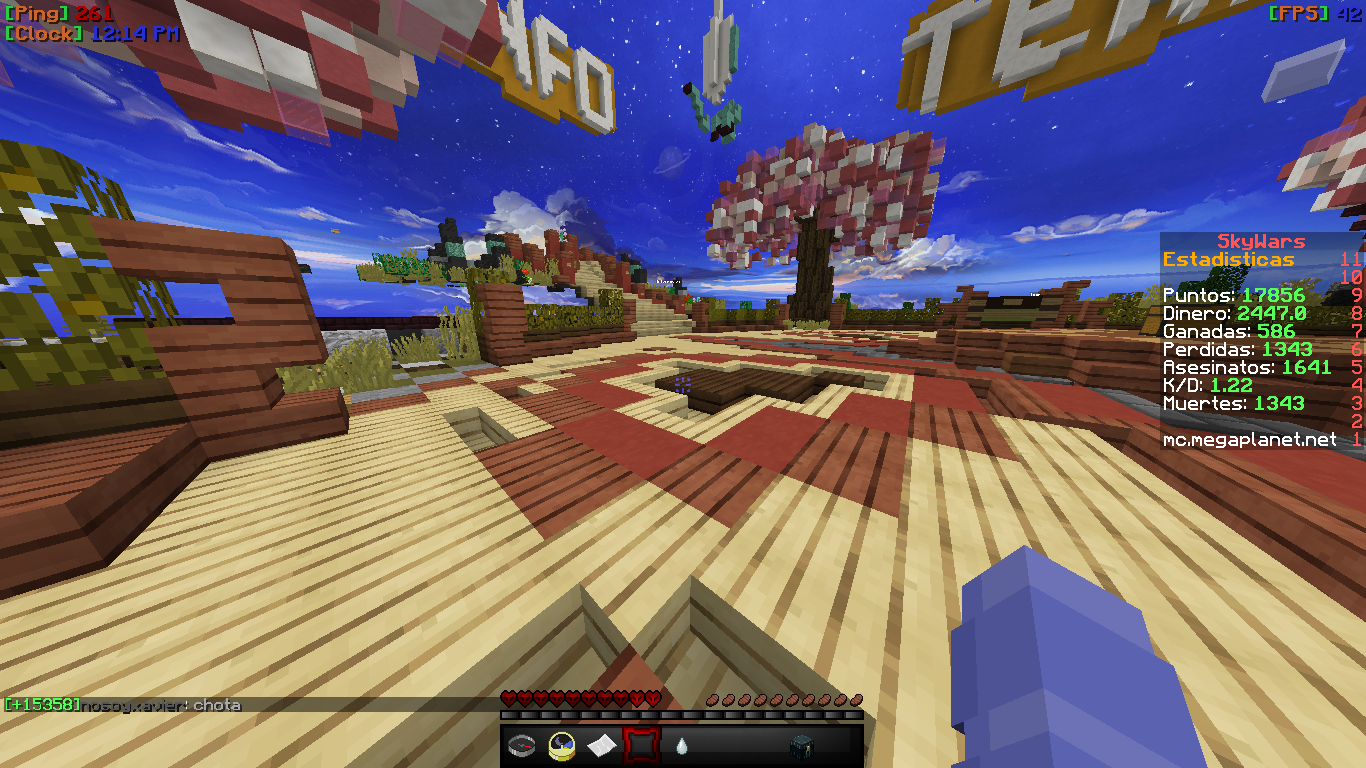Click the red-highlighted empty hotbar slot
This screenshot has height=768, width=1366.
point(641,745)
